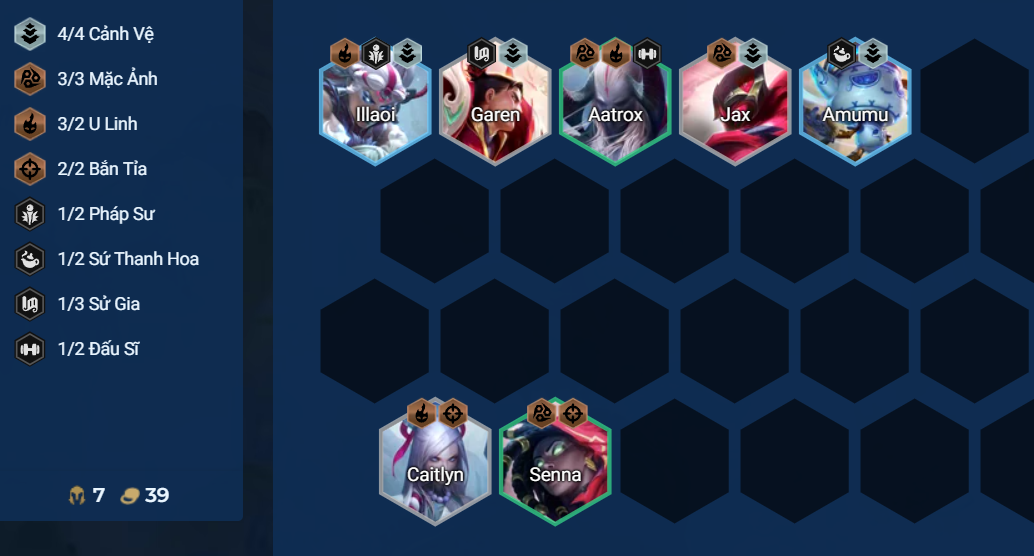Open the 4/4 Cảnh Vệ trait
The width and height of the screenshot is (1034, 556).
click(x=105, y=34)
